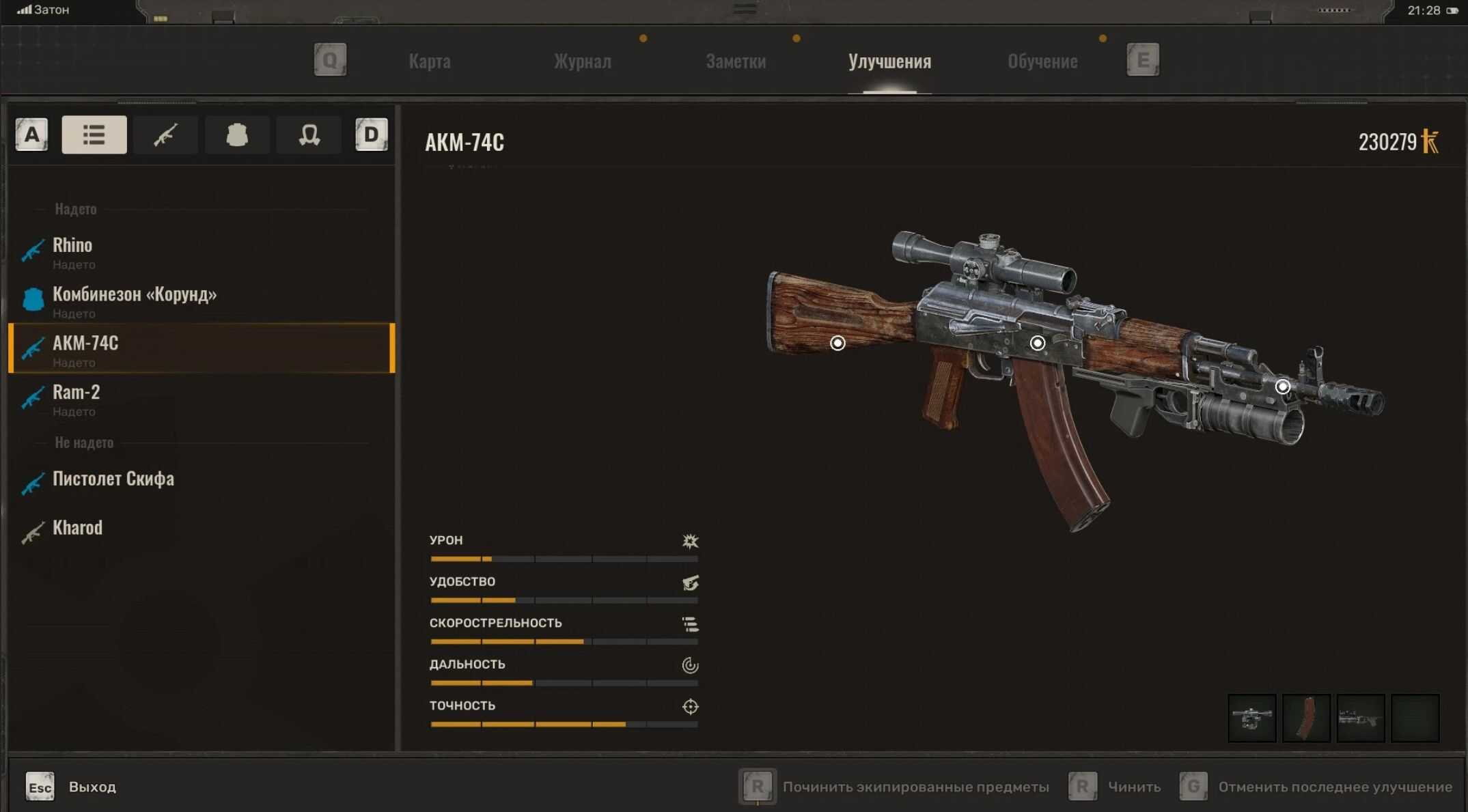Select Rhino from the equipped list
This screenshot has height=812, width=1468.
72,252
